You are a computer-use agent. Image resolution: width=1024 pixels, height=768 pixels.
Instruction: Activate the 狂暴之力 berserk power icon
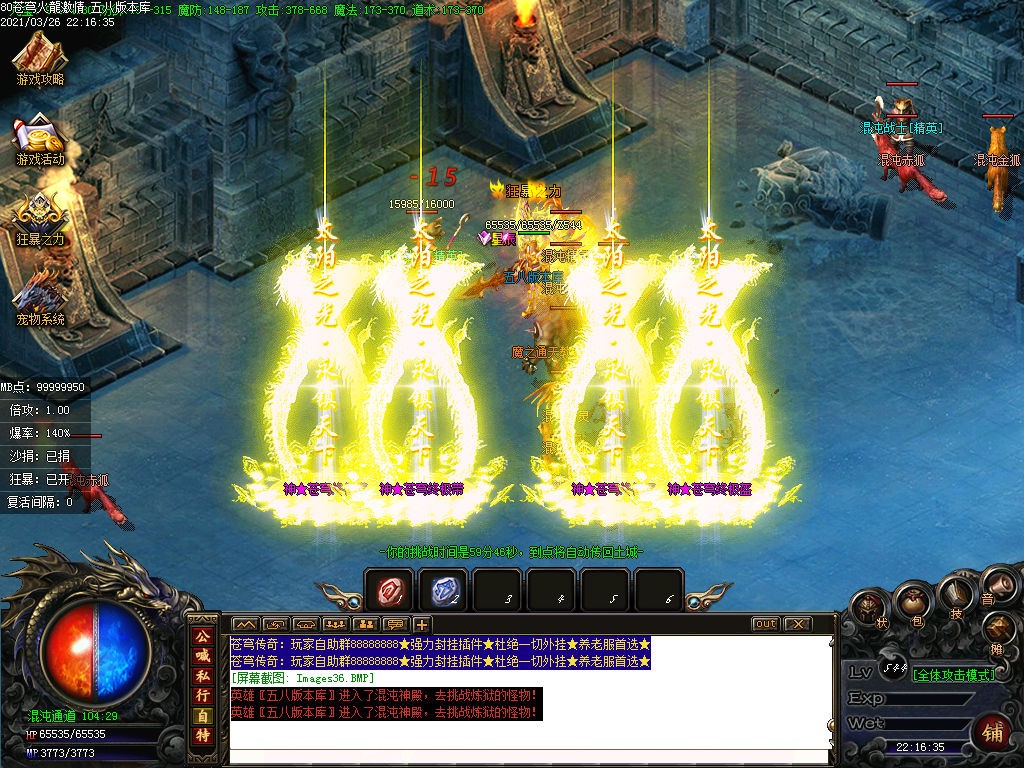39,219
